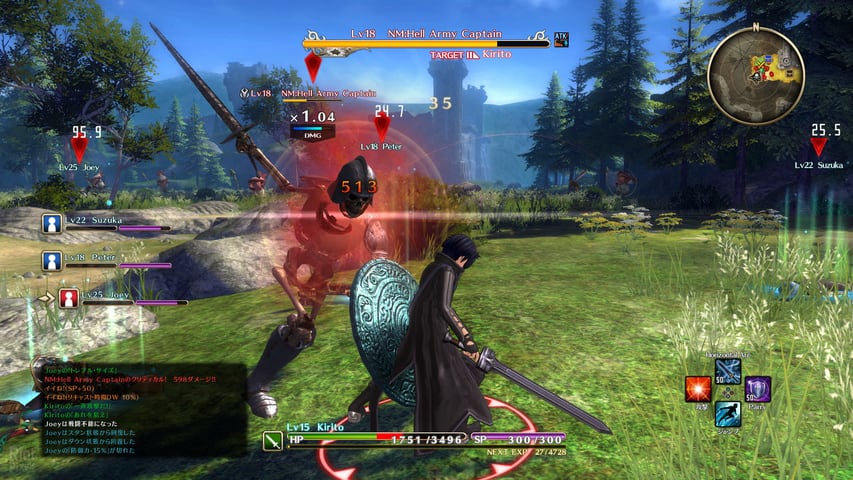Select party member Joey's red portrait
The width and height of the screenshot is (853, 480).
click(x=68, y=297)
